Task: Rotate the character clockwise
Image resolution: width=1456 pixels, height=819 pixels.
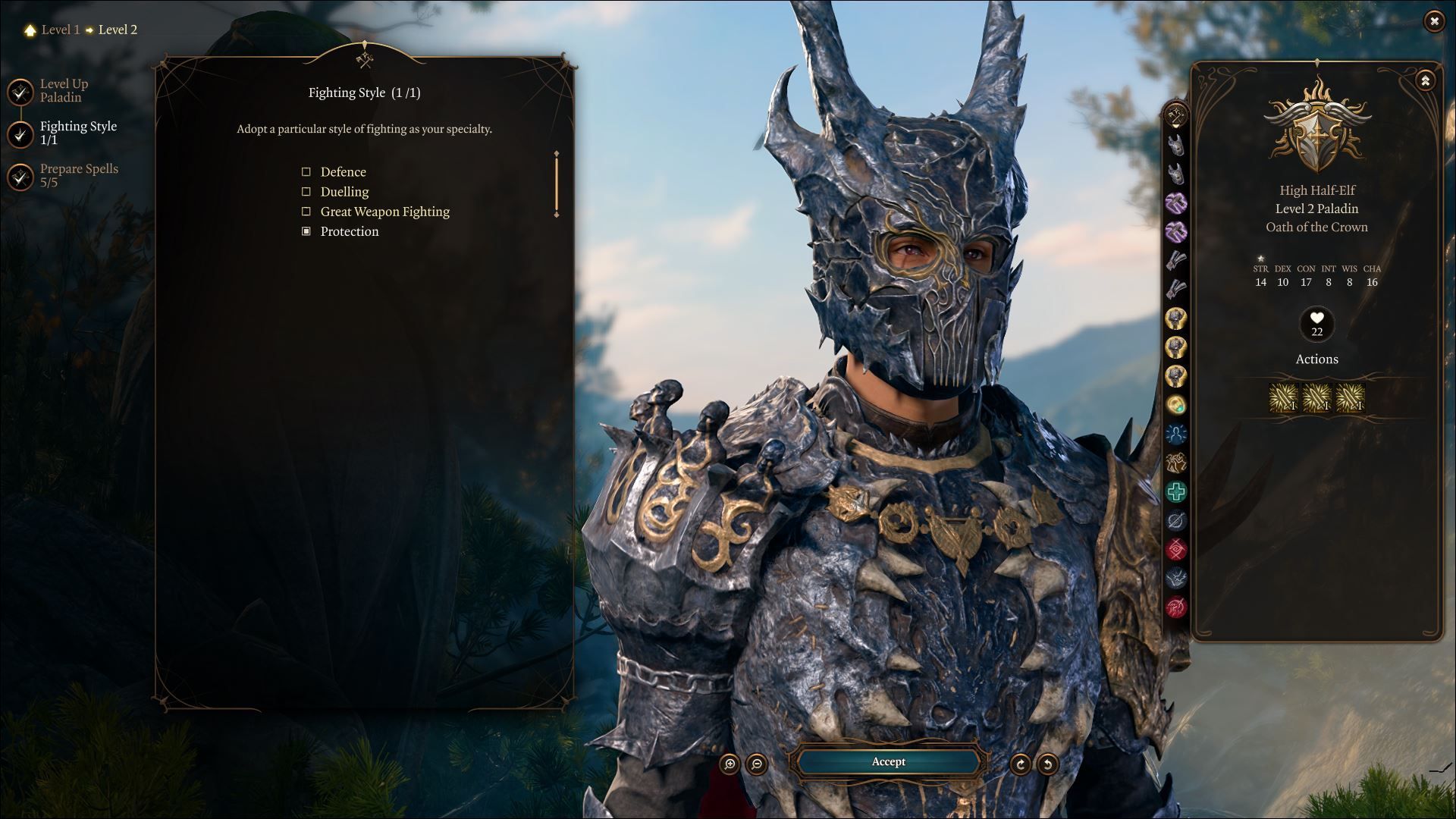Action: click(1020, 764)
